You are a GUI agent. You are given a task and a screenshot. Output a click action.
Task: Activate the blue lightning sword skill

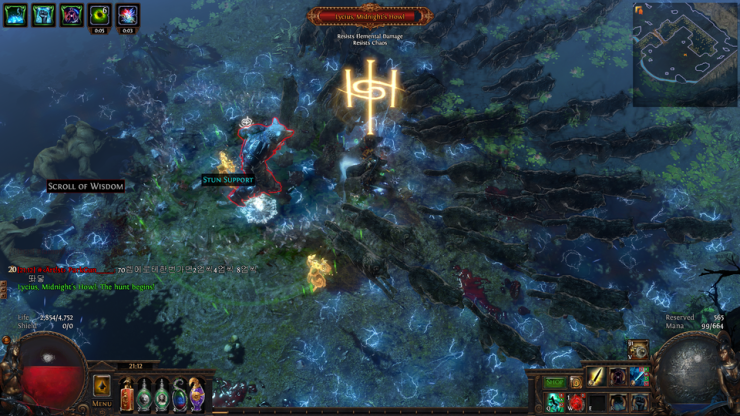tap(639, 377)
